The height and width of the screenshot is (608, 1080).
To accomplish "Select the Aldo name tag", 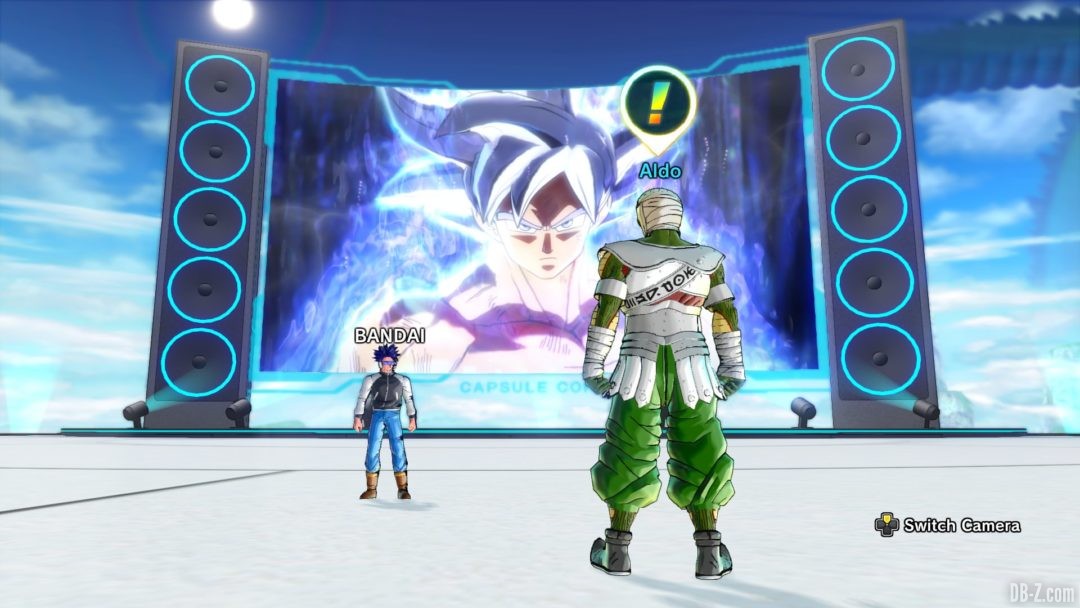I will pos(660,171).
